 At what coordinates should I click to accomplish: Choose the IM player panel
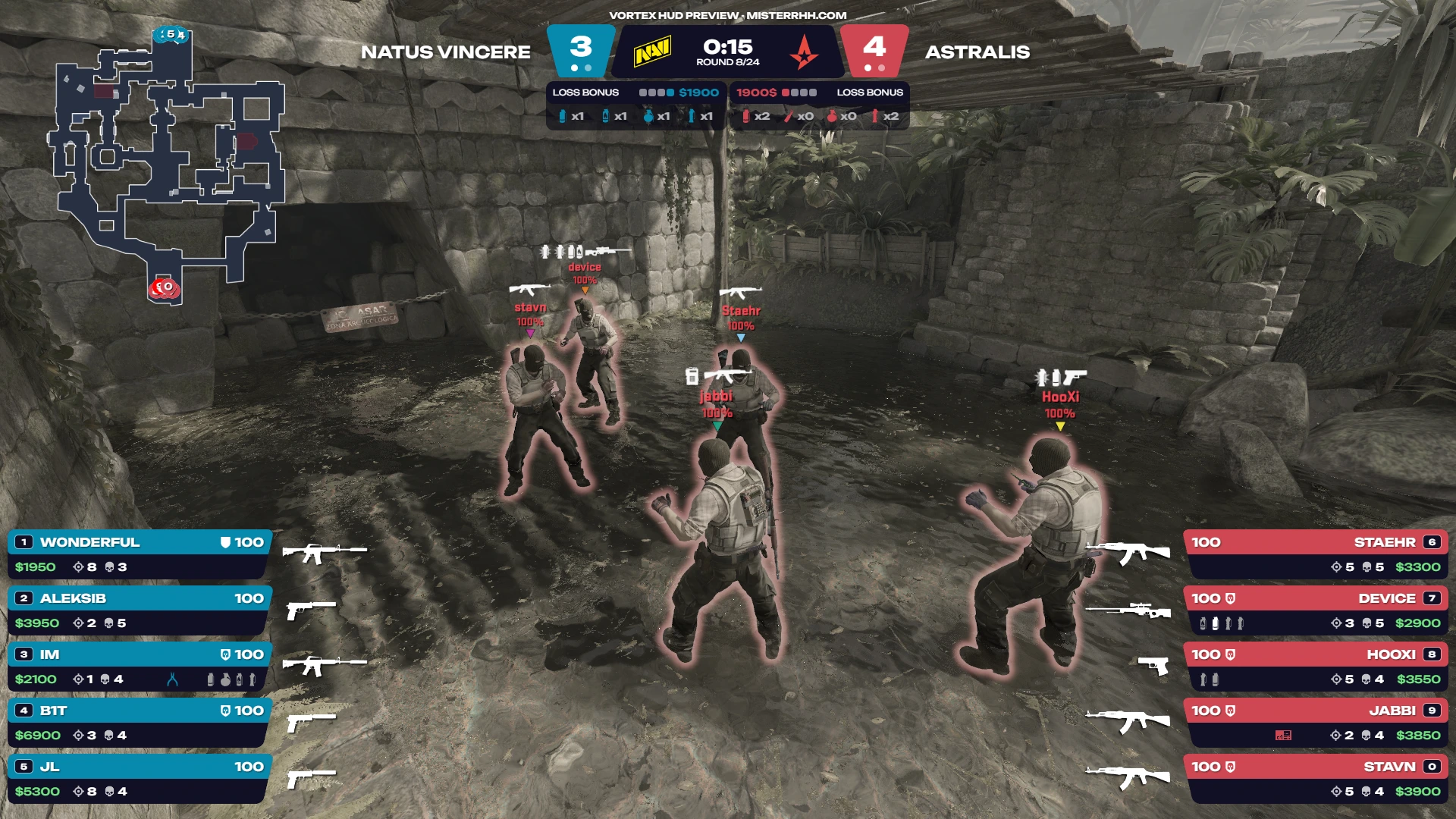[x=139, y=667]
